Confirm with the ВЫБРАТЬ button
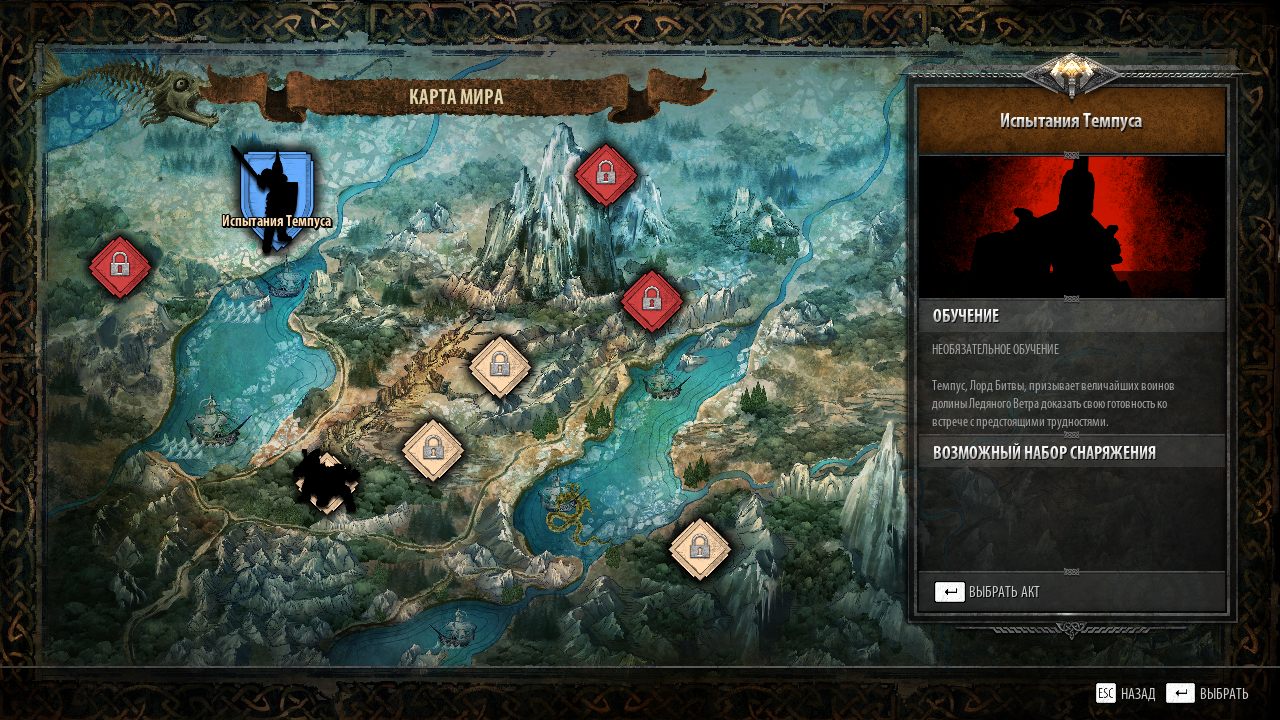Screen dimensions: 1280x720 (x=1208, y=693)
